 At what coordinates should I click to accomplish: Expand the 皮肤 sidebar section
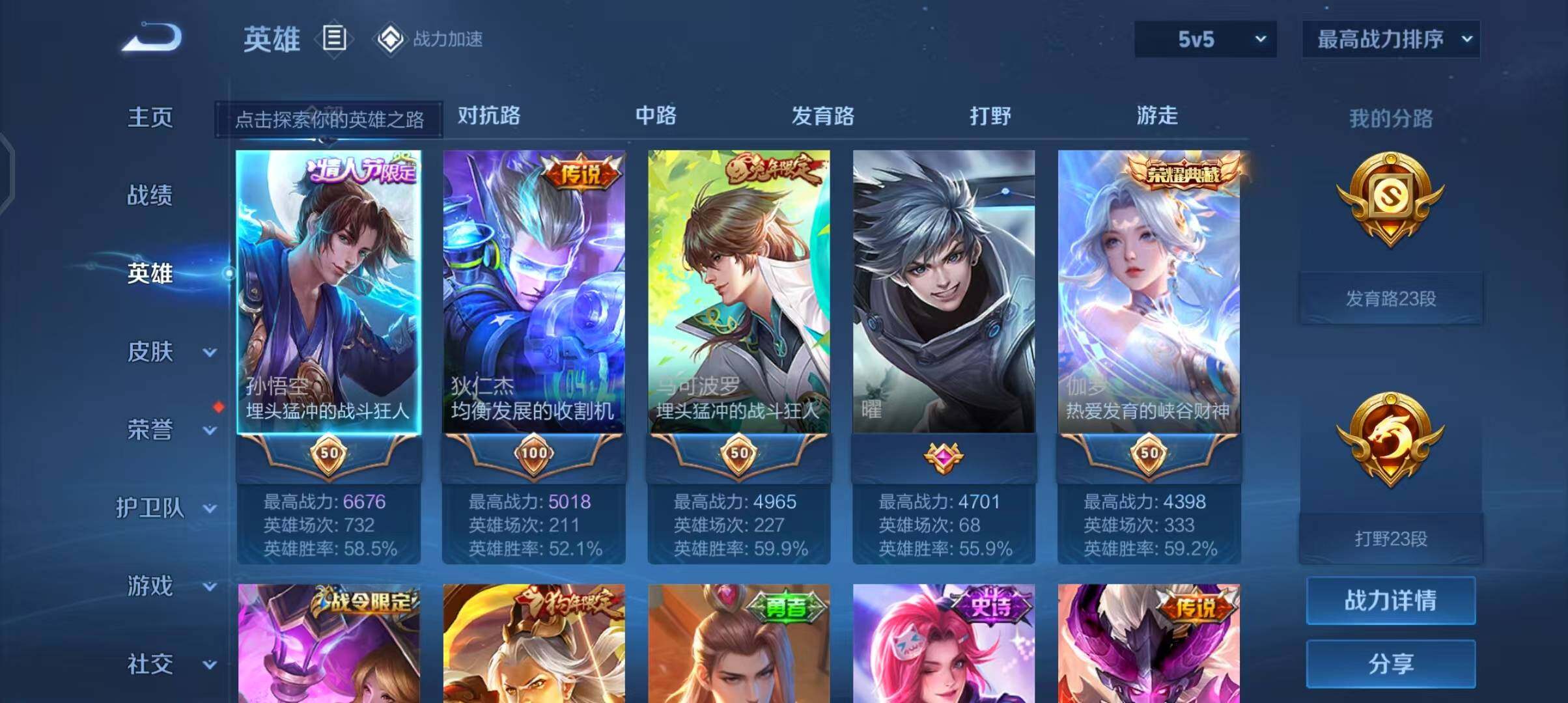[169, 351]
